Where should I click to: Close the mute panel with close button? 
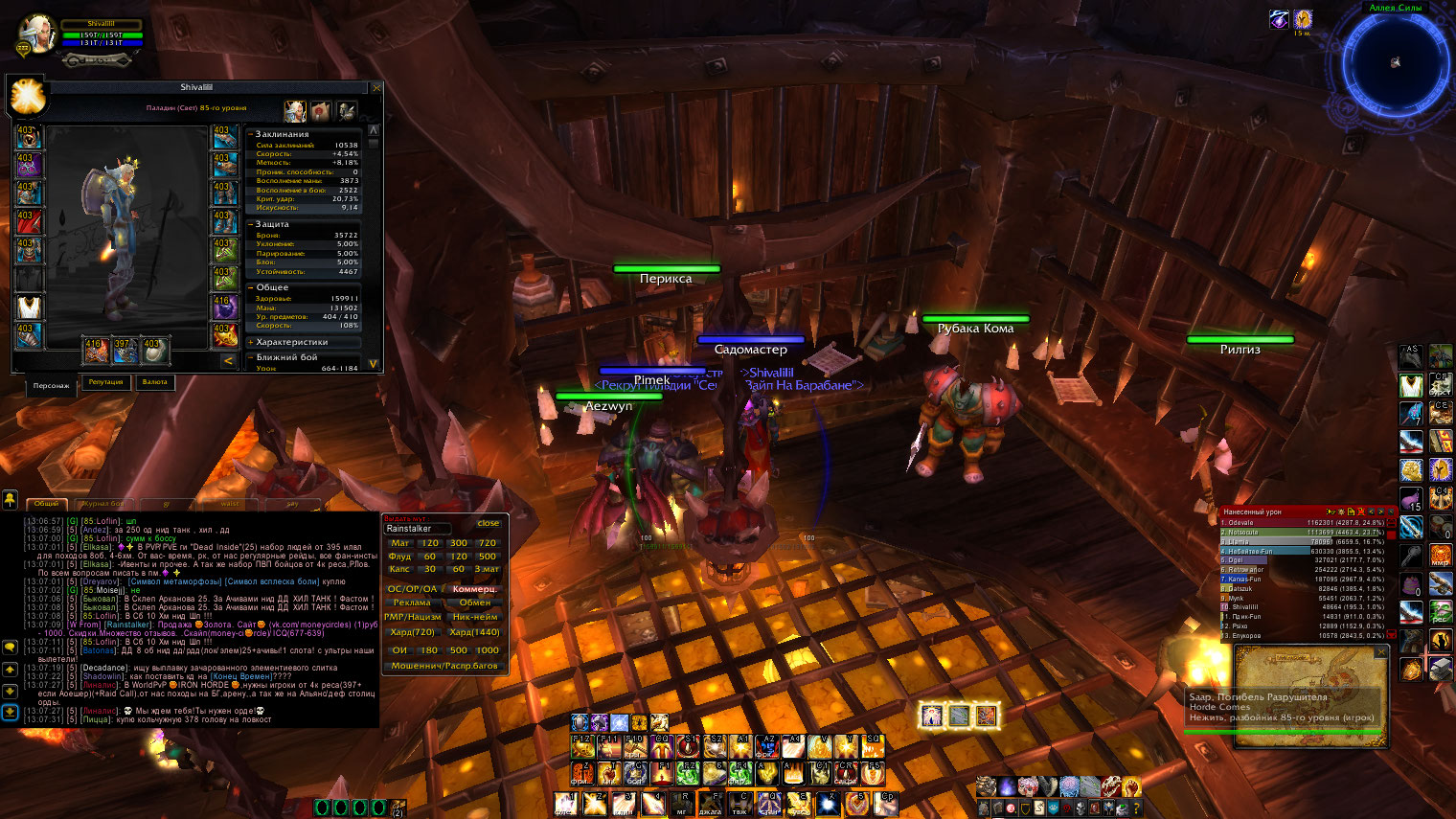489,523
